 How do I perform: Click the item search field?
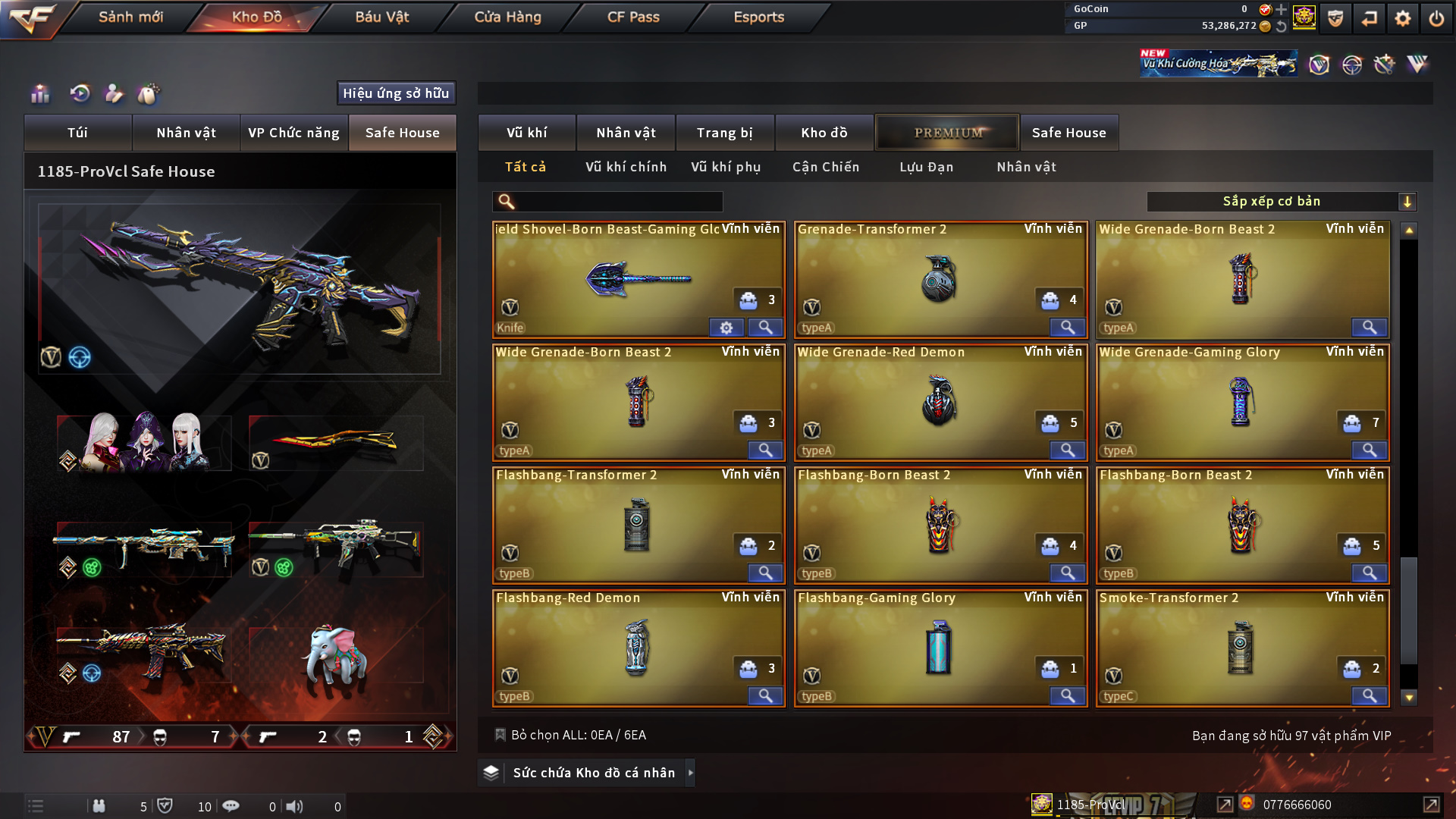pos(618,202)
